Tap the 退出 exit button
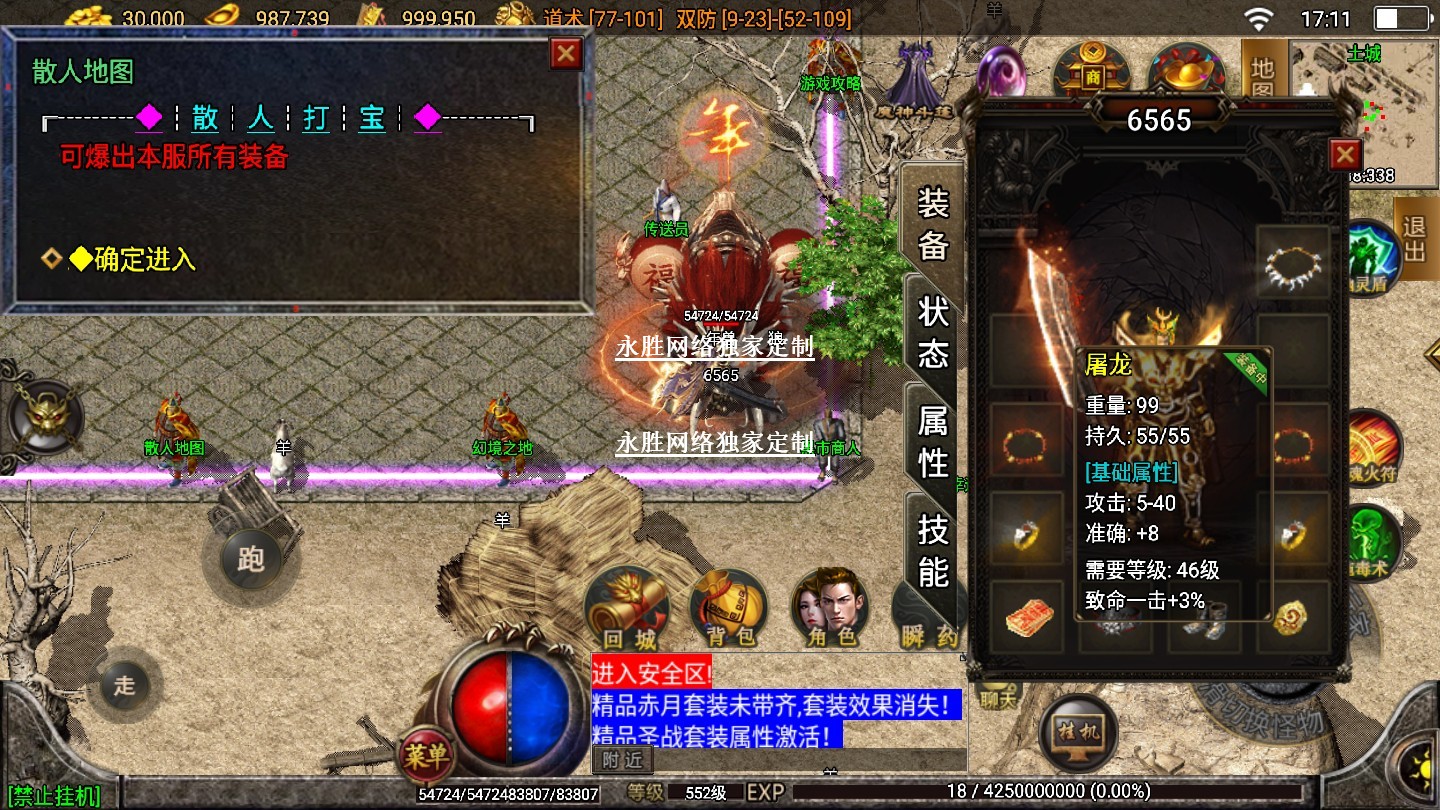 pyautogui.click(x=1413, y=238)
